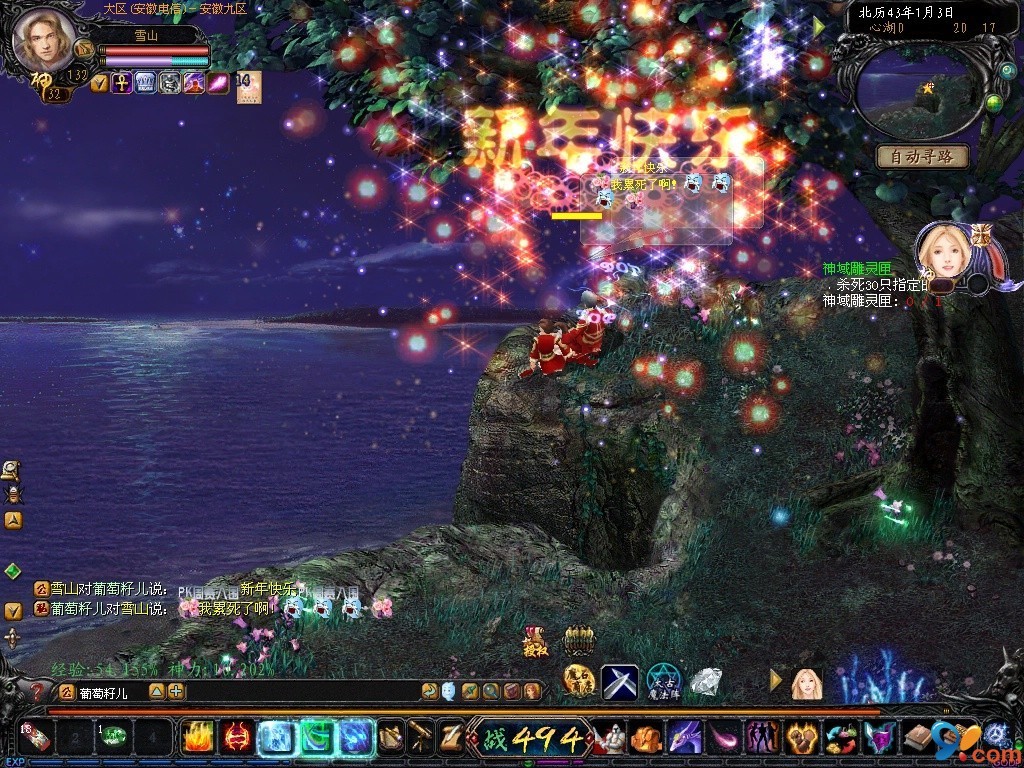
Task: Click the crossed swords skill icon
Action: point(619,683)
